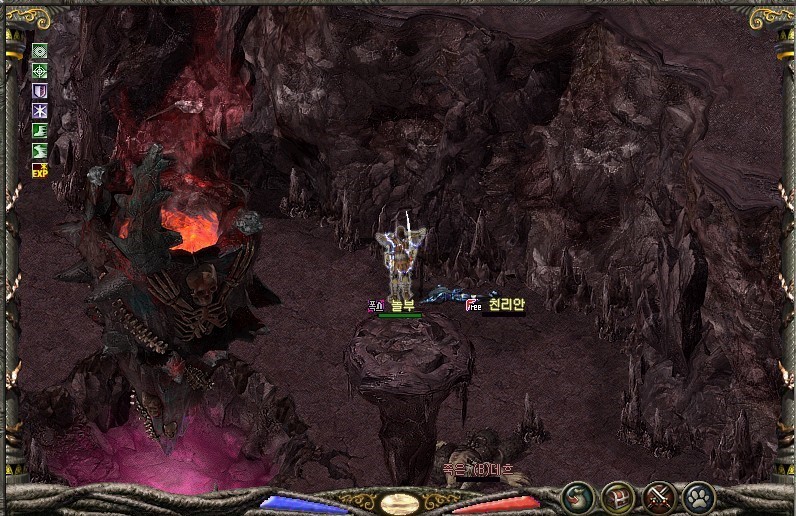Select the dragon emblem round button

pos(578,497)
